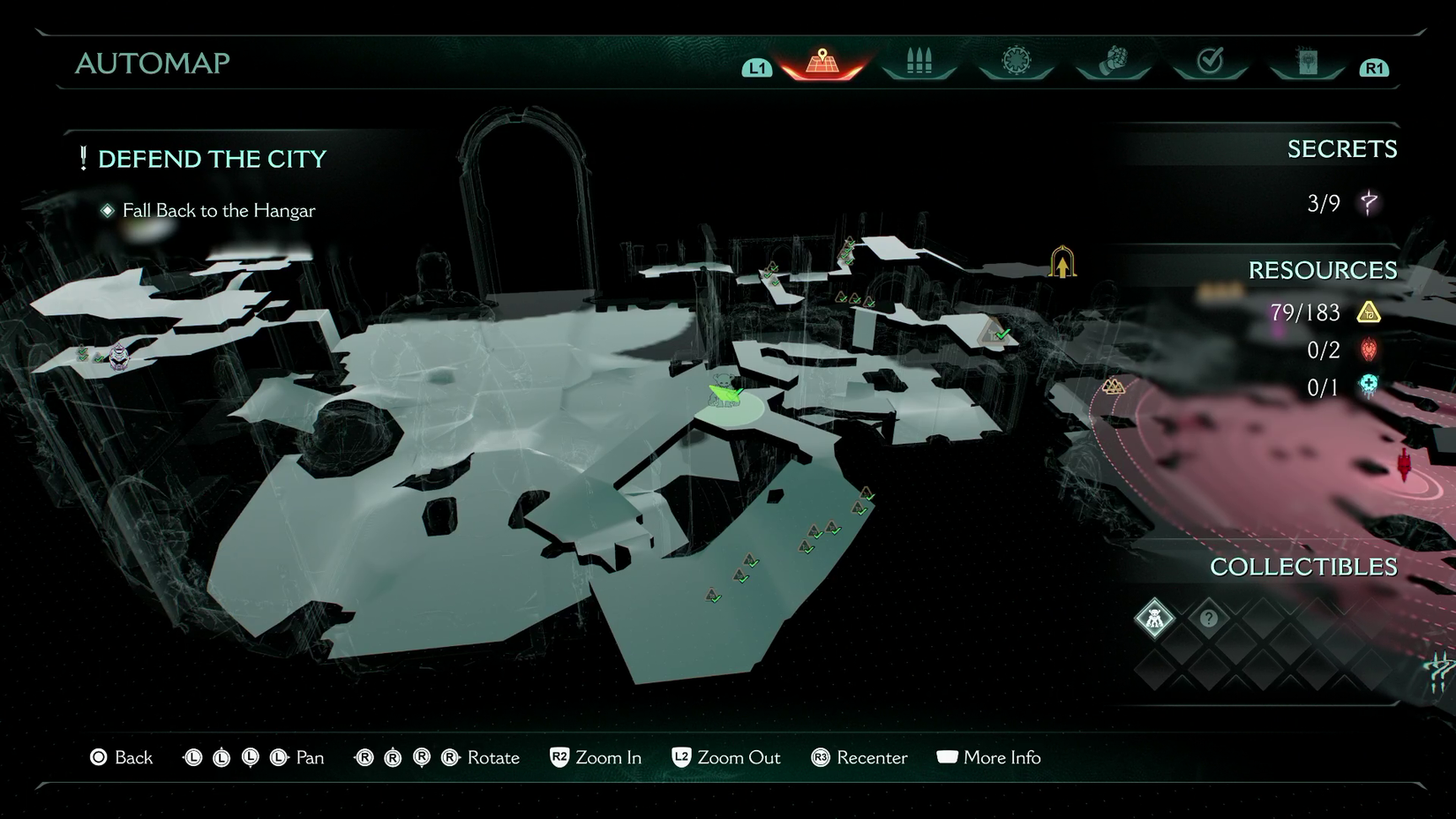The height and width of the screenshot is (819, 1456).
Task: Click the toy collectible marker on map
Action: [119, 357]
